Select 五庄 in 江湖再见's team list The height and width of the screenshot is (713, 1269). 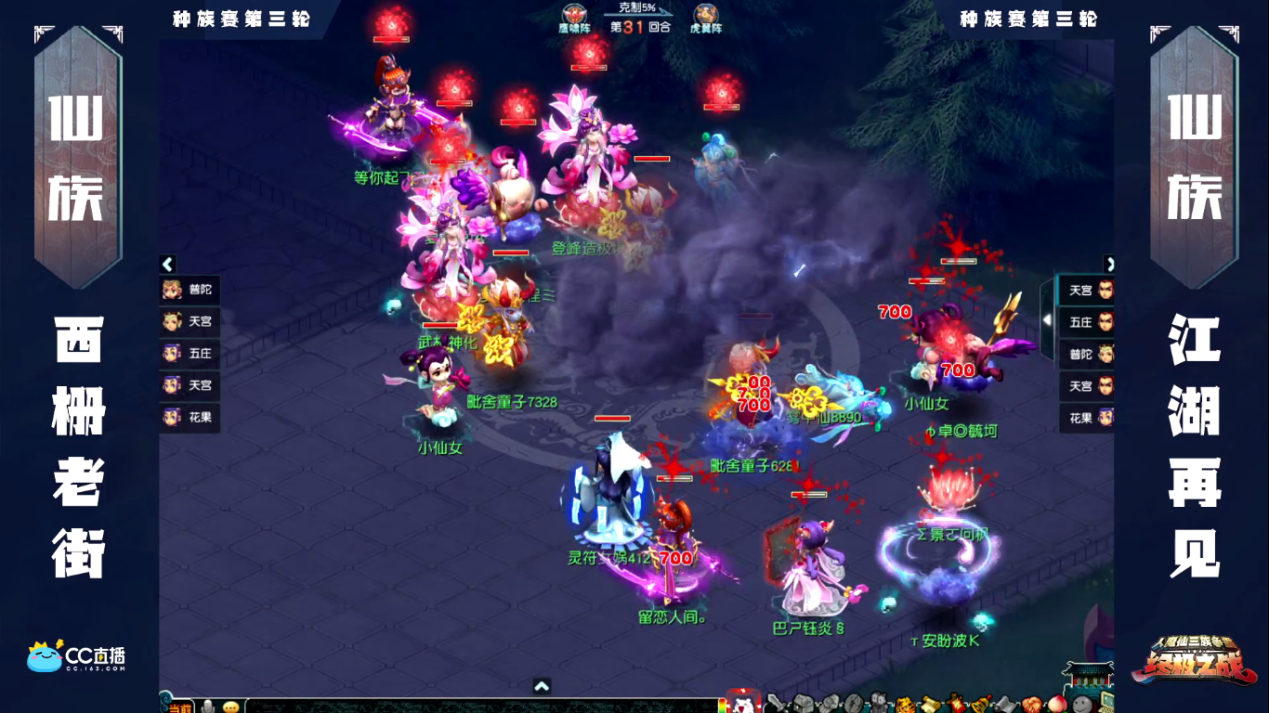[1088, 322]
